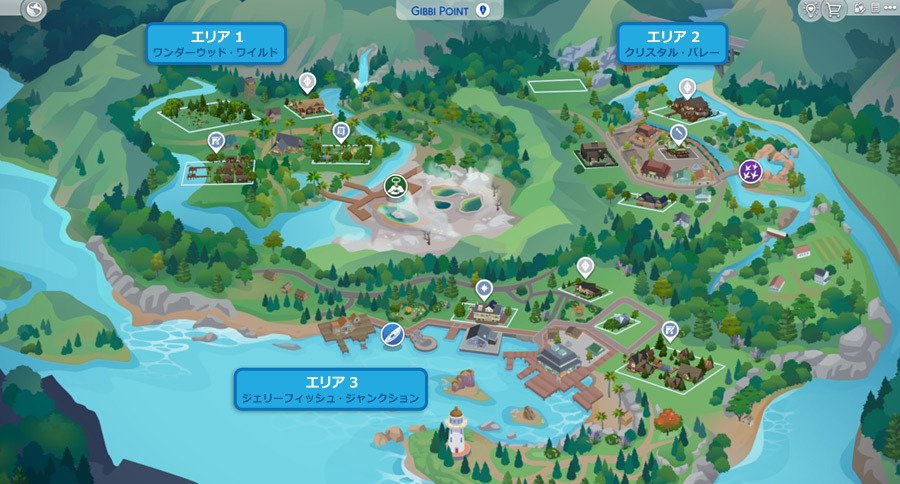Choose the Crystal Valley town lot pin
This screenshot has width=900, height=484.
tap(678, 133)
